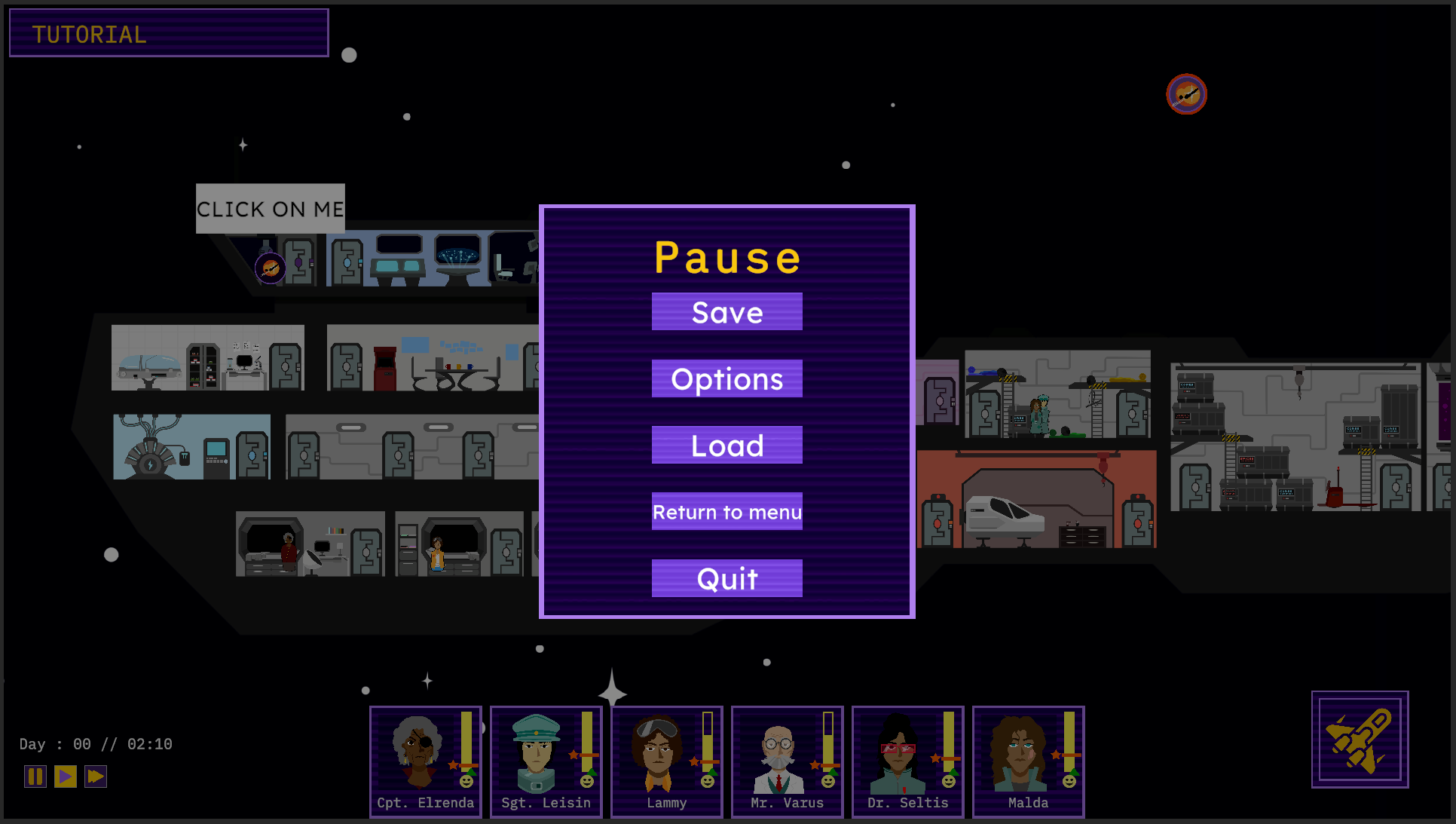The width and height of the screenshot is (1456, 824).
Task: Click the Tutorial banner
Action: tap(169, 33)
